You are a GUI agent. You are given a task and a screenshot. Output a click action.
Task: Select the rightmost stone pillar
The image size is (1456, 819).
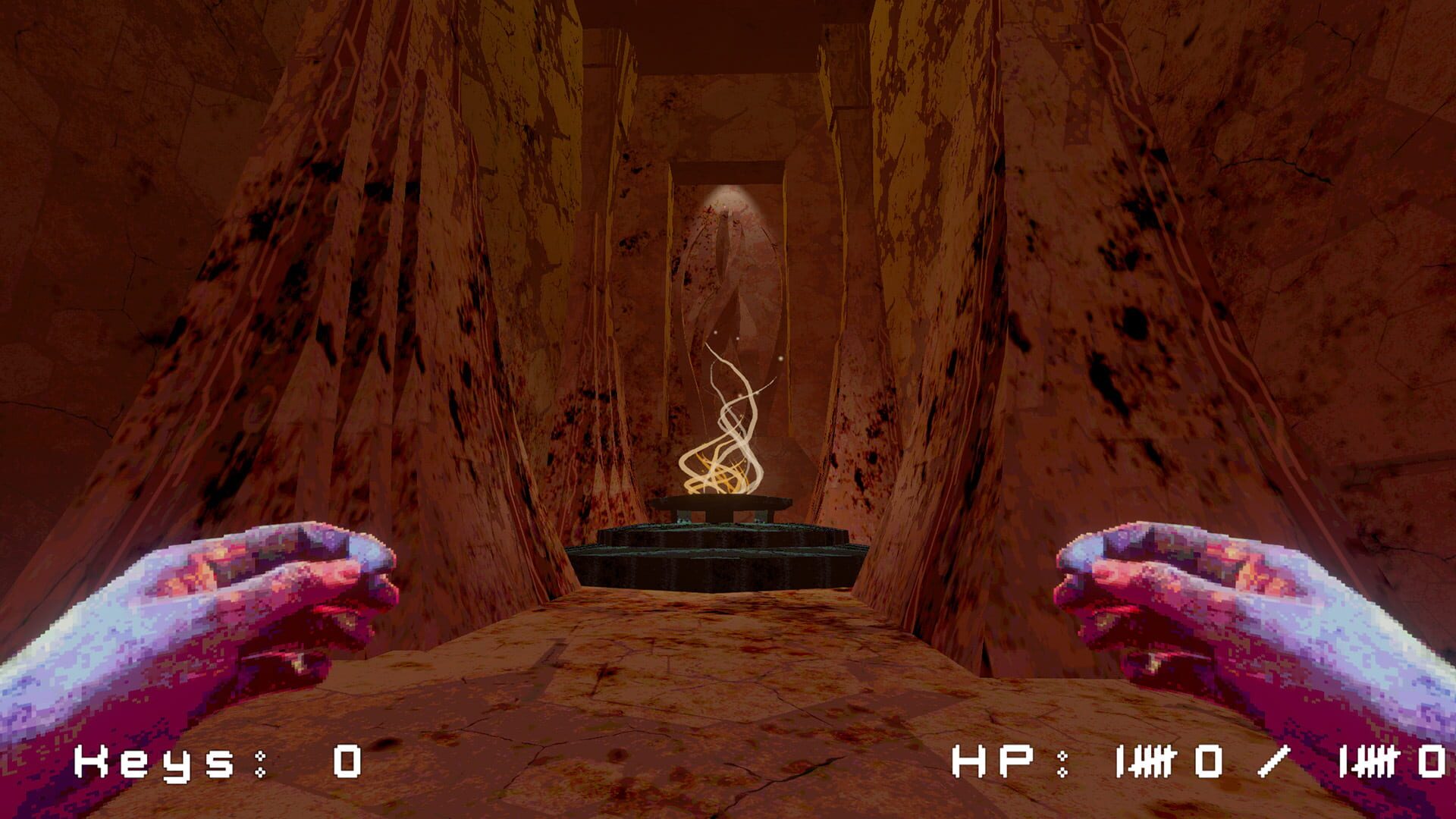point(1100,303)
